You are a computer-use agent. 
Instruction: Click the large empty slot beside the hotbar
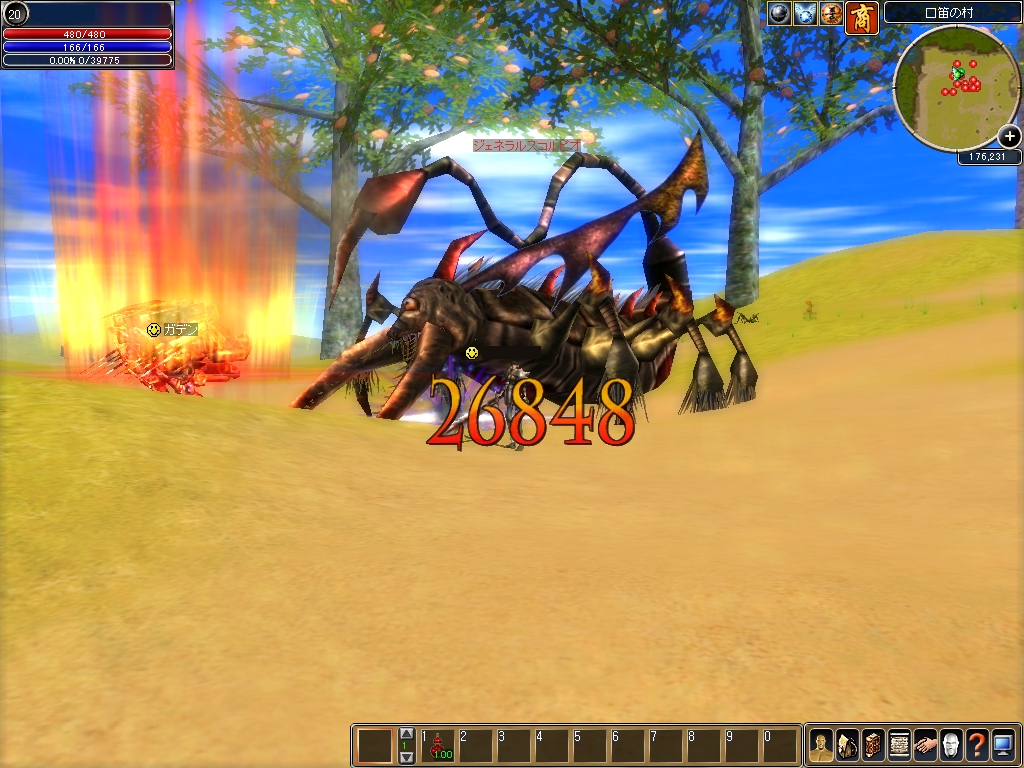coord(376,746)
